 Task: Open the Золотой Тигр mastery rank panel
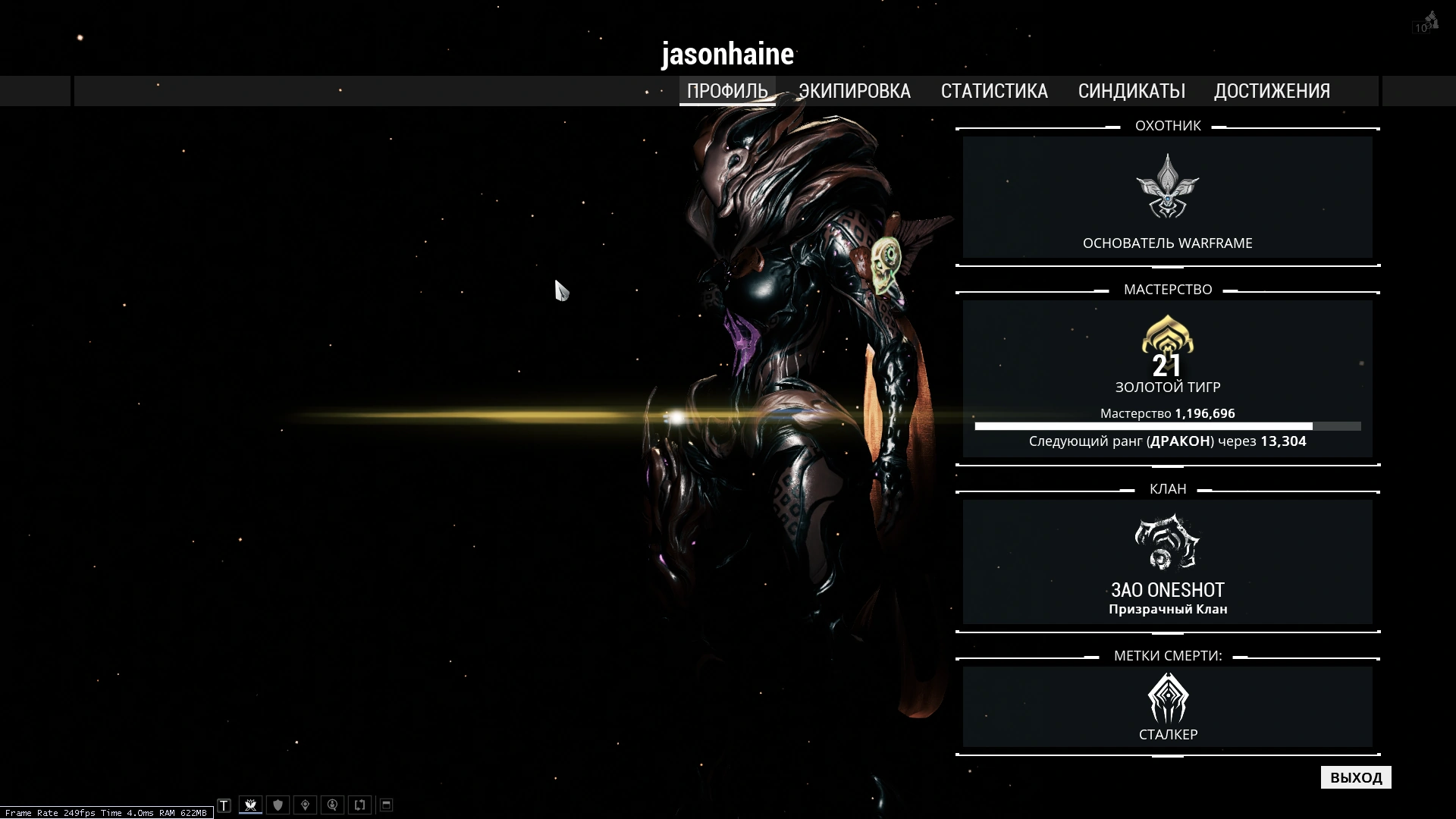[x=1168, y=379]
